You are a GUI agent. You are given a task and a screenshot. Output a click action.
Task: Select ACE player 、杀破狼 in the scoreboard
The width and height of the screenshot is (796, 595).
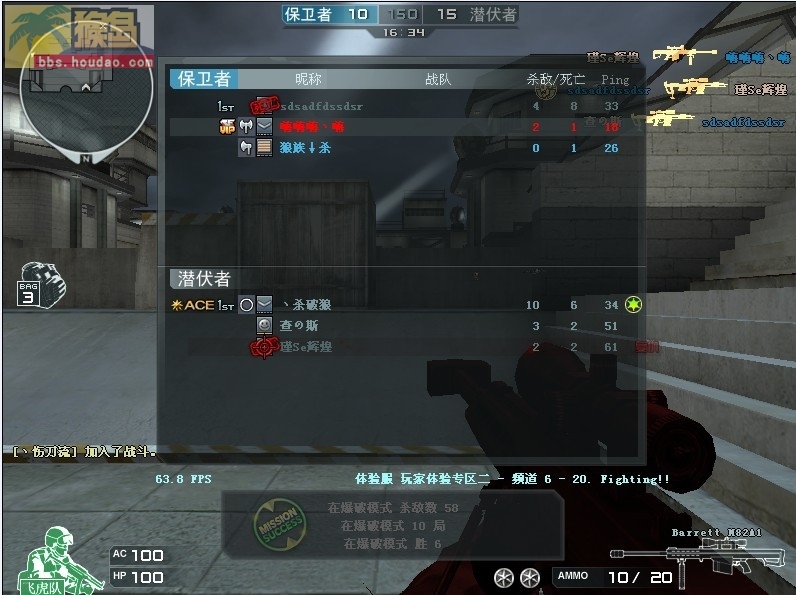coord(306,305)
